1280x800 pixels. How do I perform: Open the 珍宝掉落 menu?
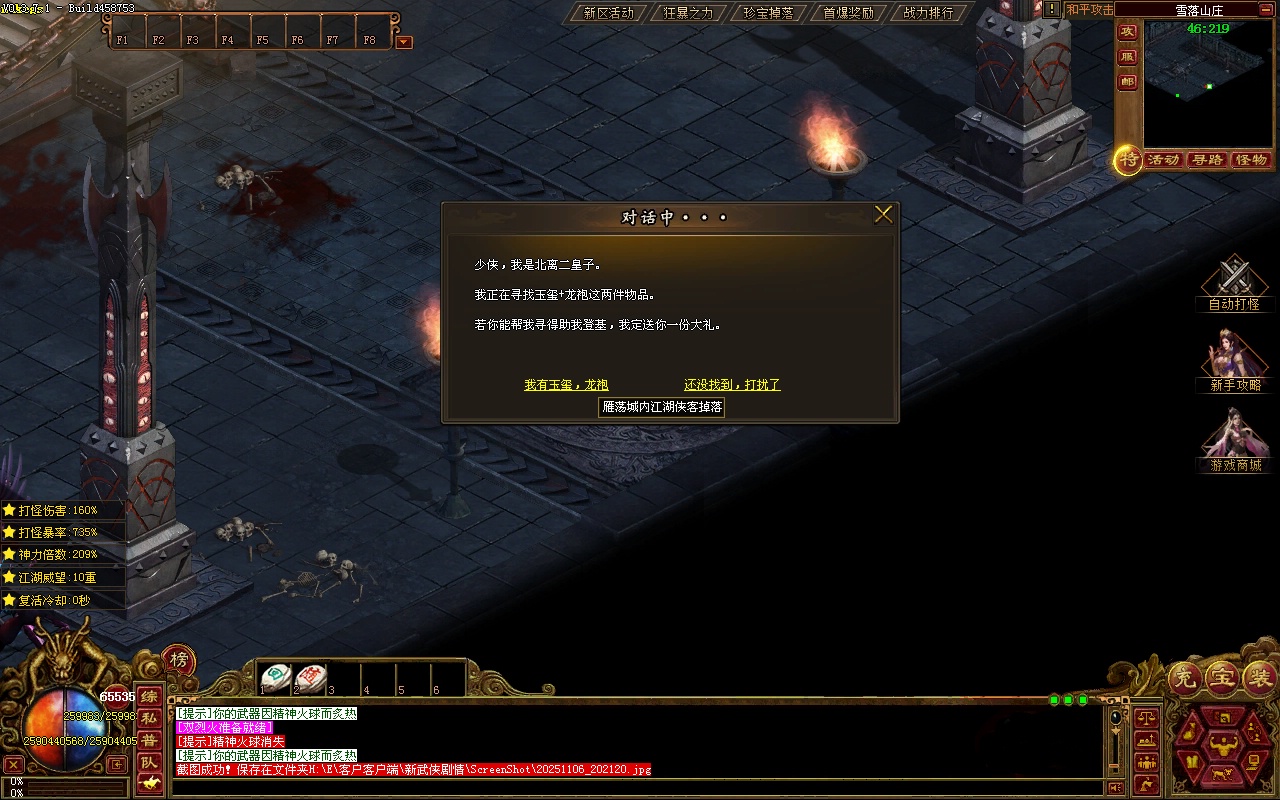(768, 13)
